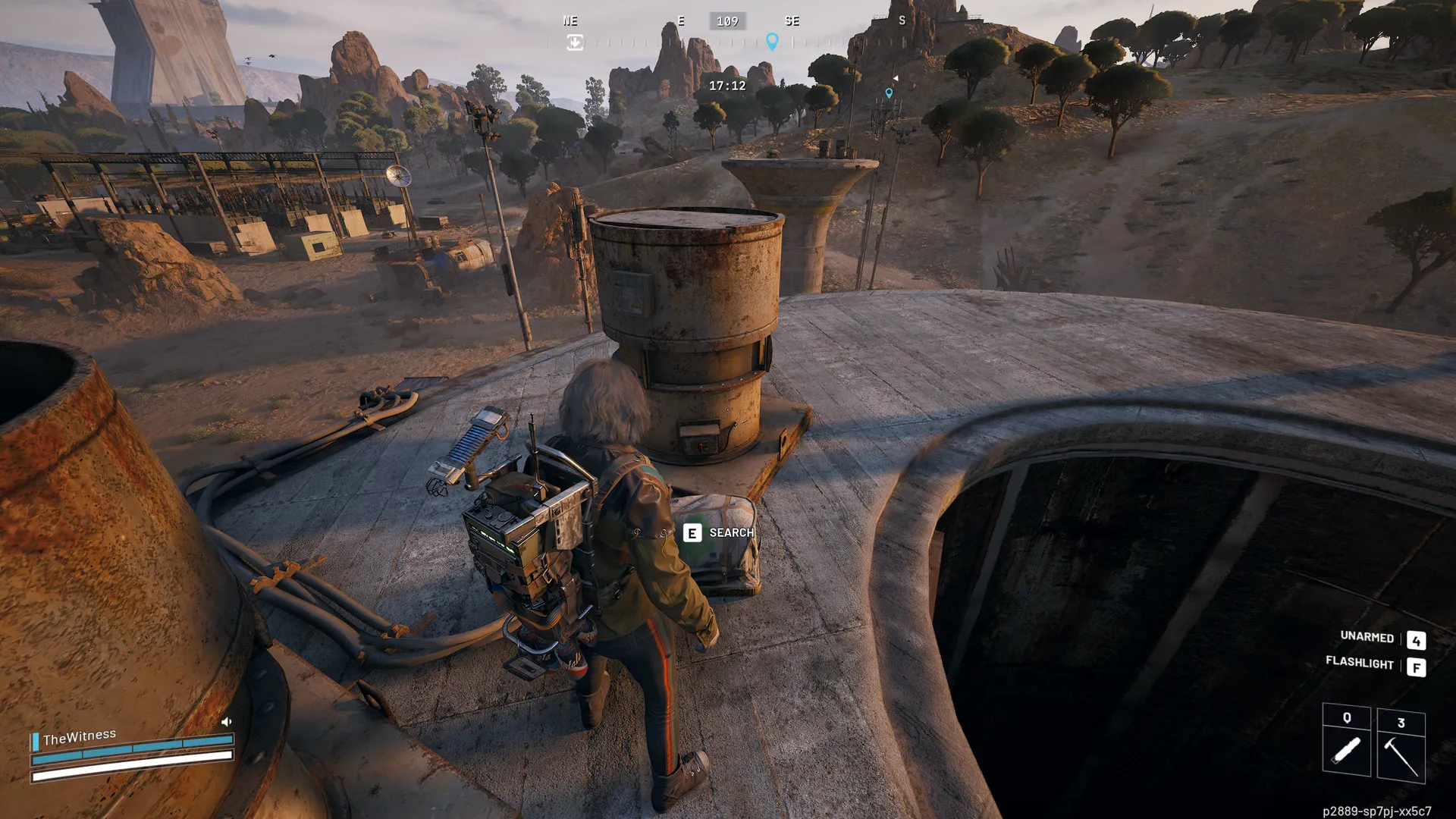Viewport: 1456px width, 819px height.
Task: Choose the pickaxe tool slot with count 3
Action: click(1401, 746)
